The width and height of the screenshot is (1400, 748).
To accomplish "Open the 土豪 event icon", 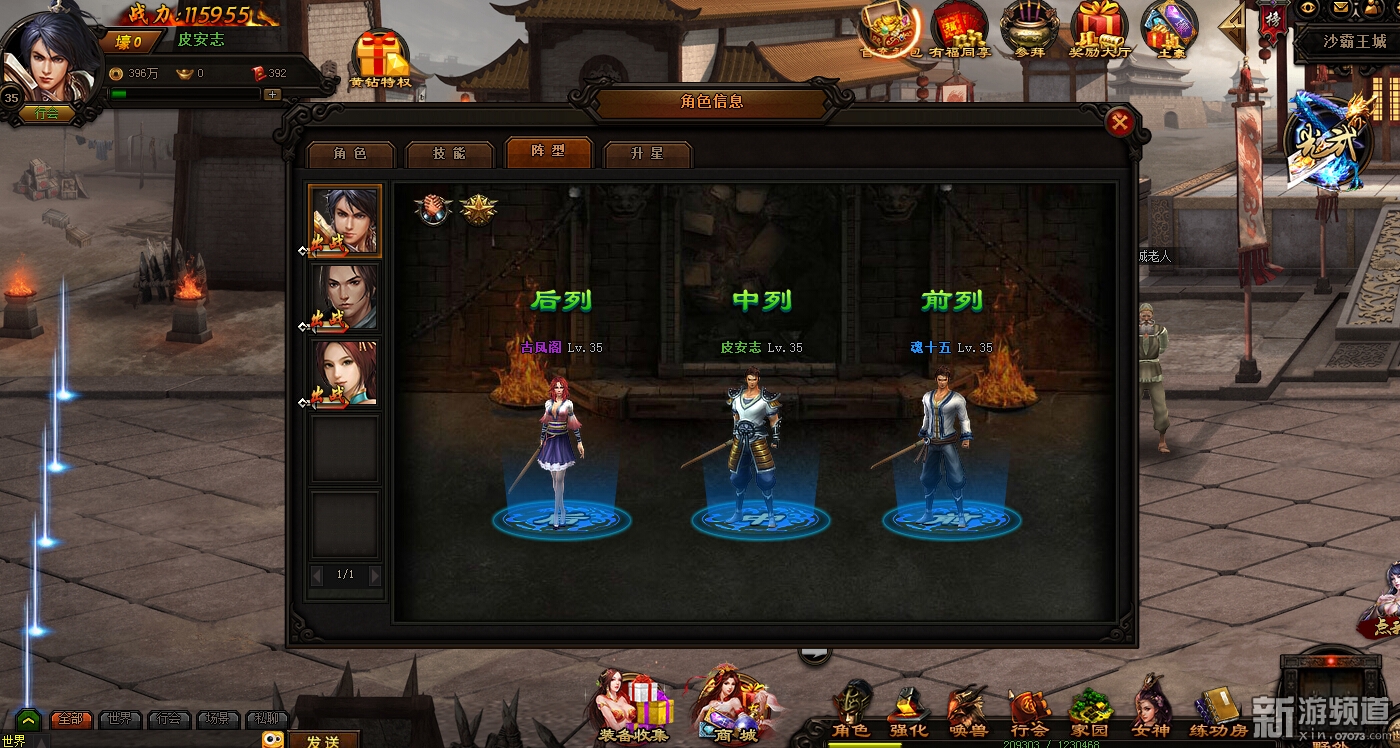I will pos(1169,28).
